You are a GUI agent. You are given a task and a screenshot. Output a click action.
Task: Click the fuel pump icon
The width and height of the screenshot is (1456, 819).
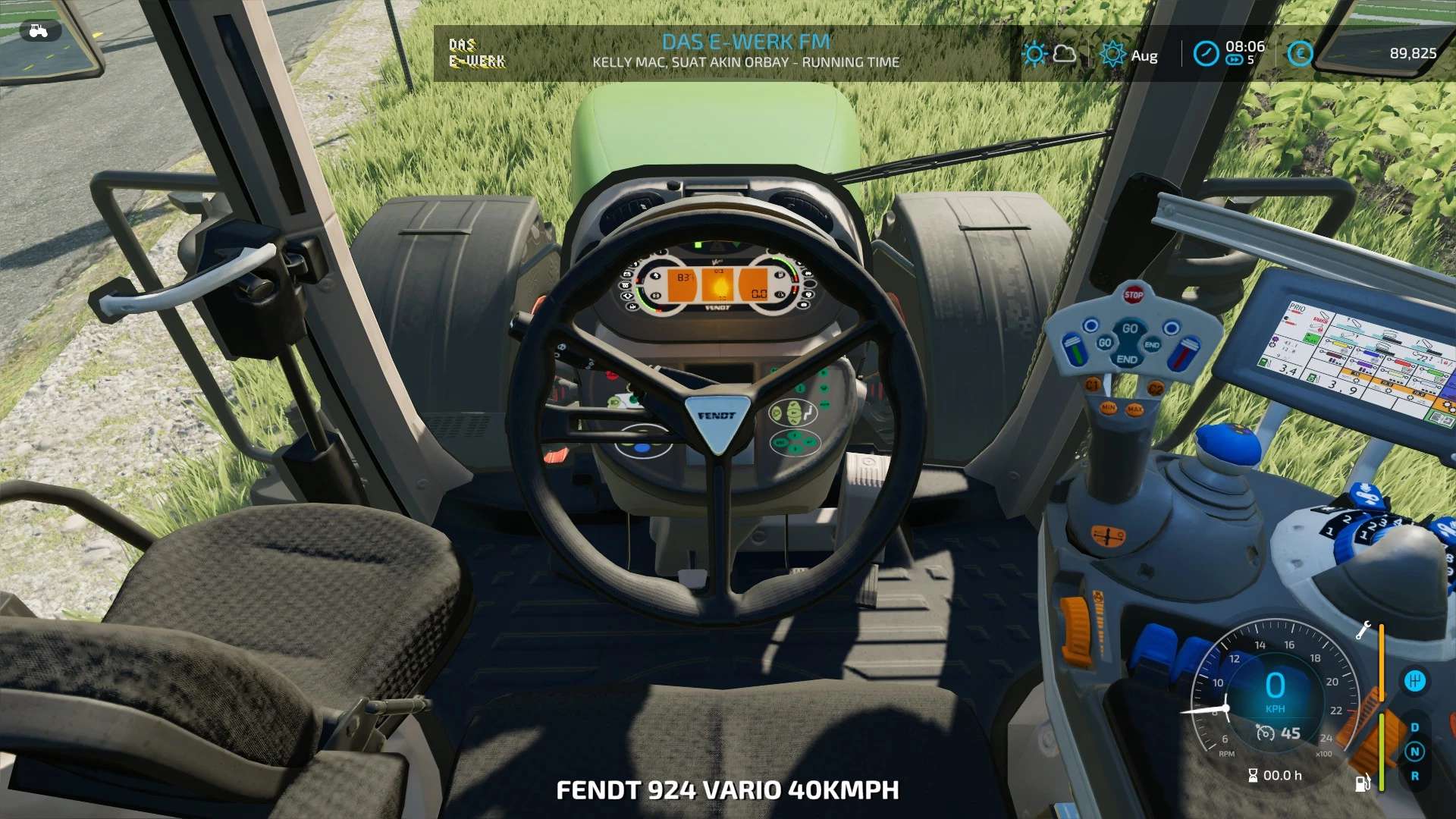(x=1363, y=783)
